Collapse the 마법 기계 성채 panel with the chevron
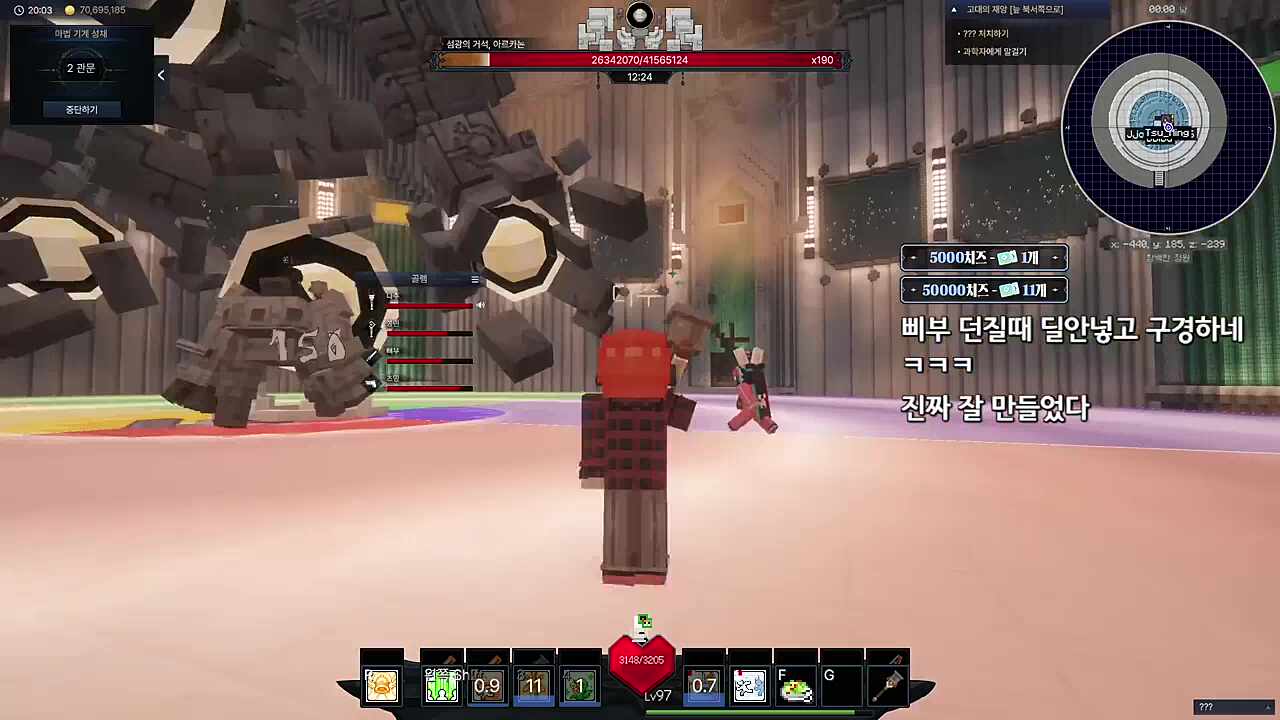The height and width of the screenshot is (720, 1280). click(x=161, y=74)
